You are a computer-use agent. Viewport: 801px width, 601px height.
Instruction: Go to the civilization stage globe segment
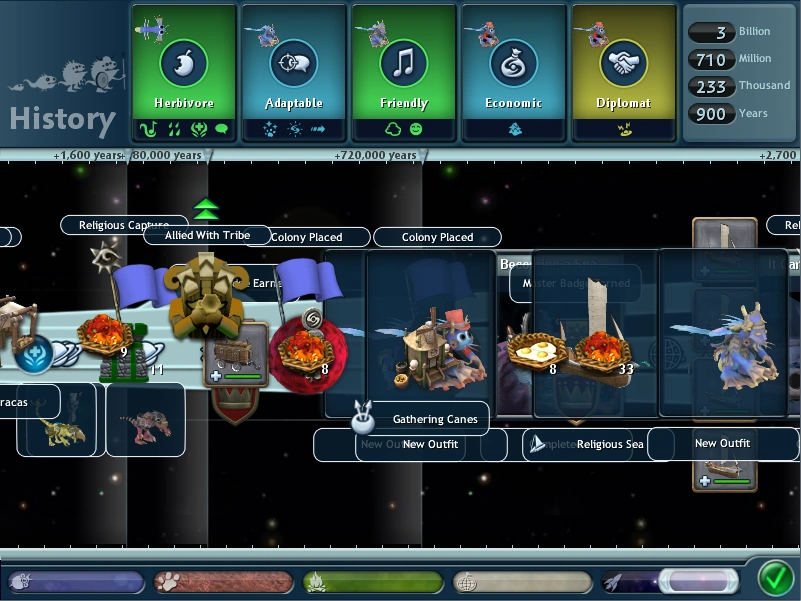(x=521, y=582)
